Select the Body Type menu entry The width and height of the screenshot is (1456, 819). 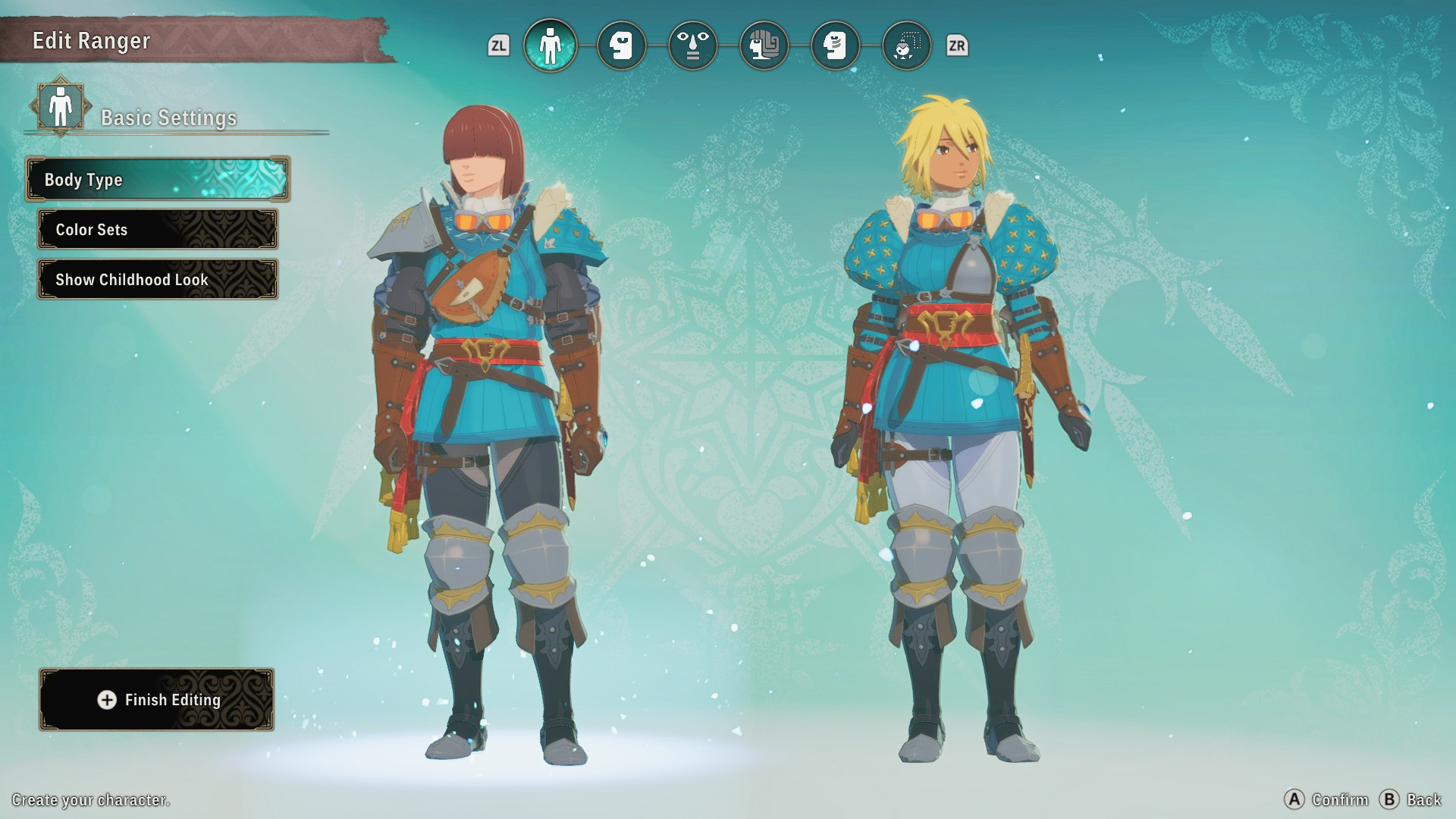158,180
